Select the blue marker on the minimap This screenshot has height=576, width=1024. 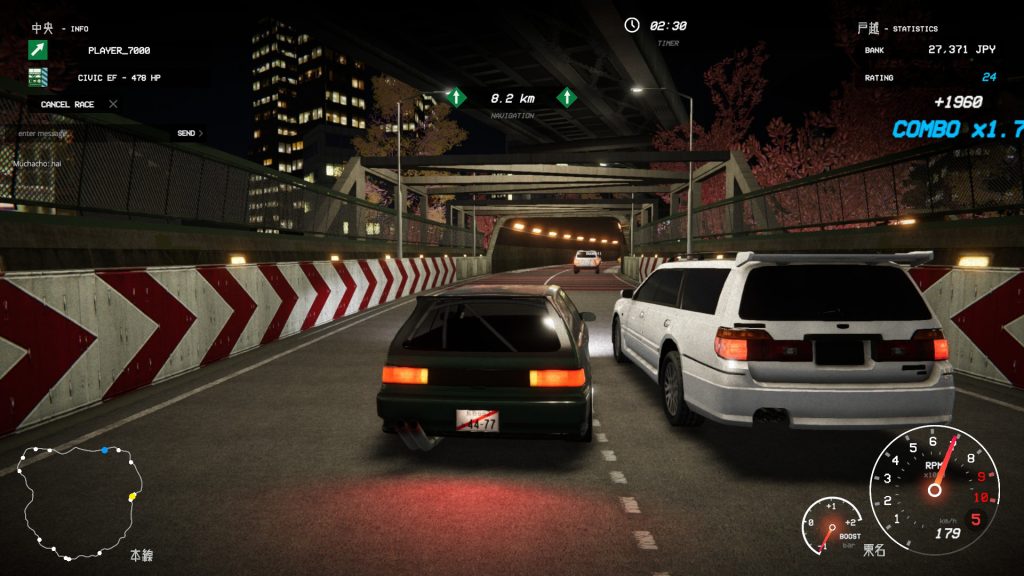click(105, 450)
